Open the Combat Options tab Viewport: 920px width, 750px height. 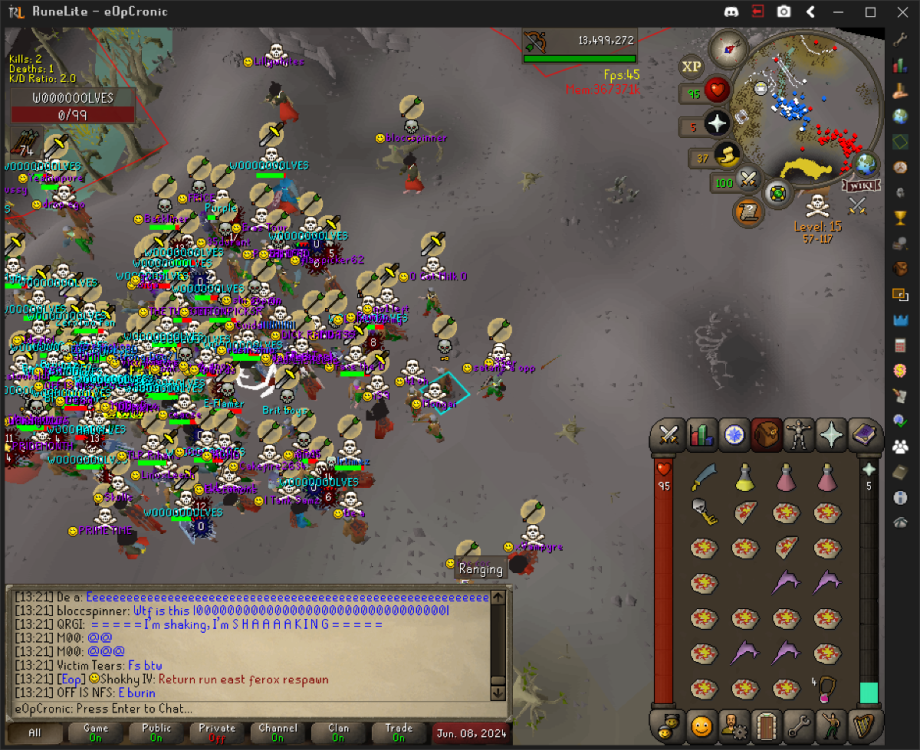669,434
